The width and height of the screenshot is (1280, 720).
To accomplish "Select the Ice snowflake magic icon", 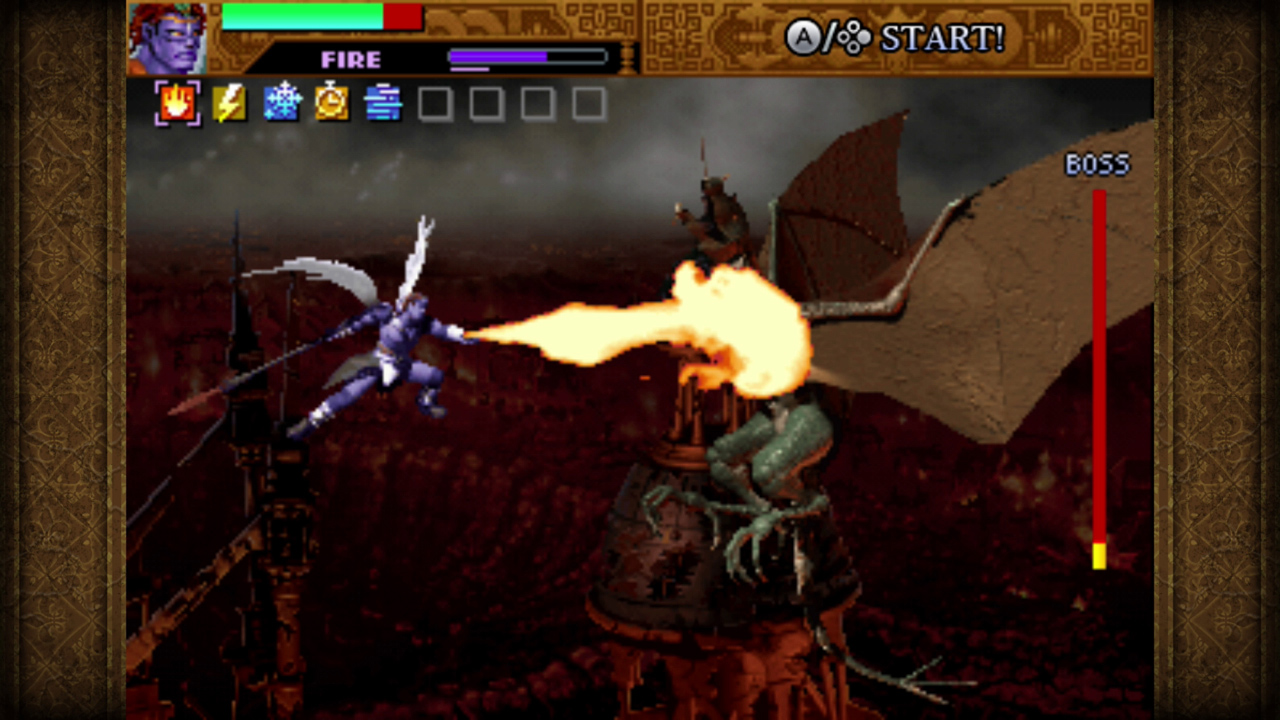I will [x=282, y=101].
